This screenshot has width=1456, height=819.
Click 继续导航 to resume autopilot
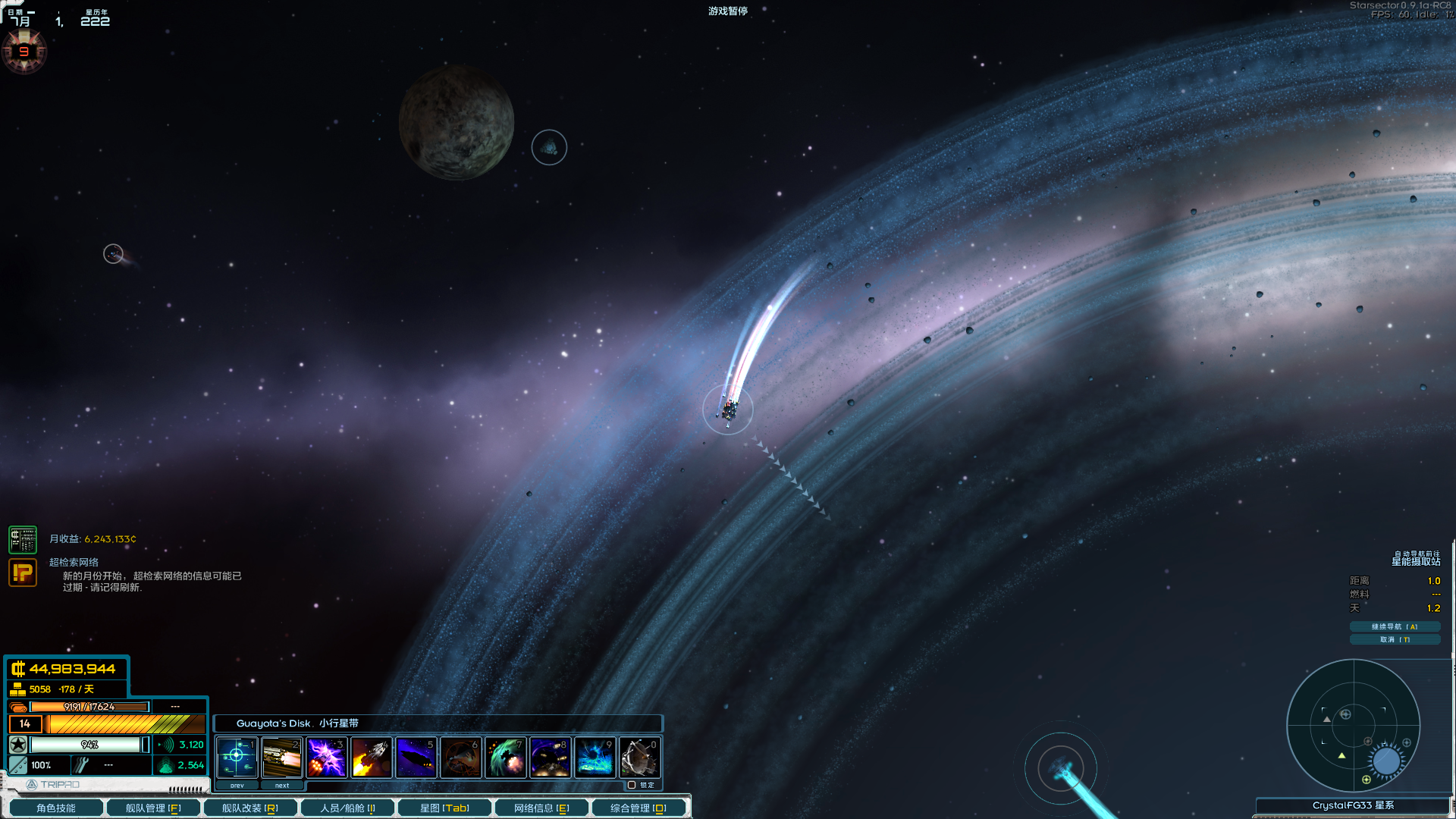point(1395,626)
